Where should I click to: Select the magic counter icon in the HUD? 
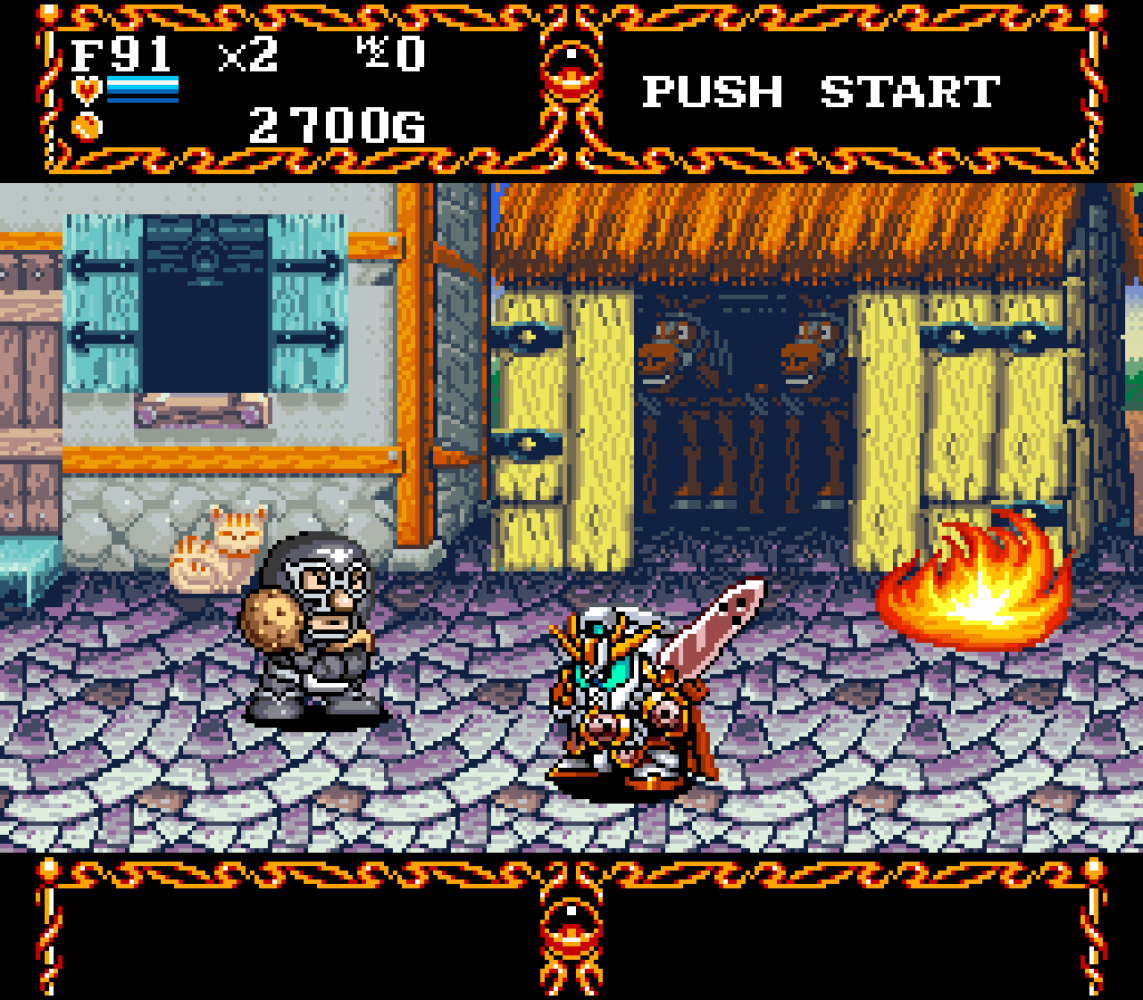click(x=372, y=52)
